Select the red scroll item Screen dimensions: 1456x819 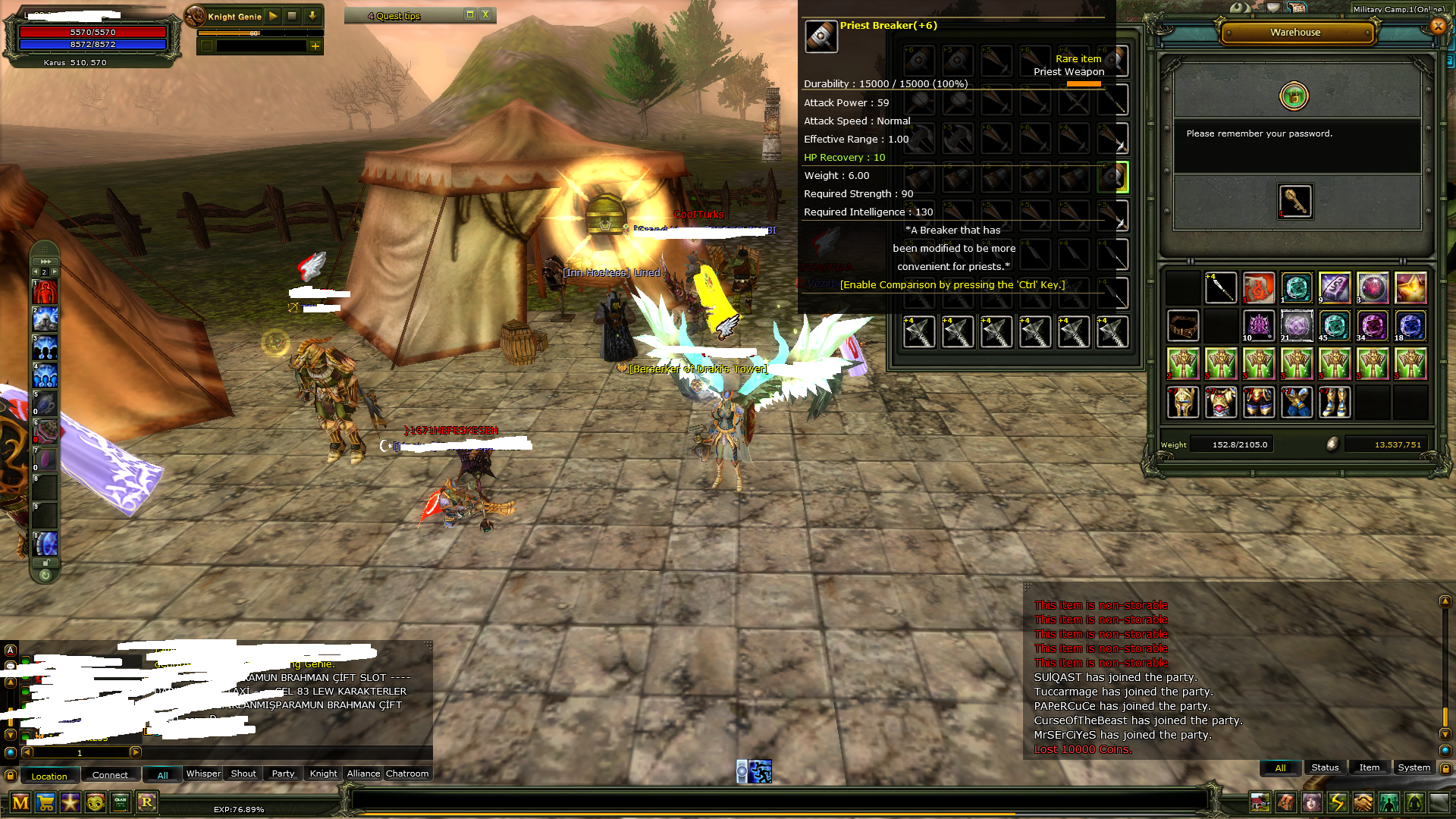click(x=1259, y=288)
